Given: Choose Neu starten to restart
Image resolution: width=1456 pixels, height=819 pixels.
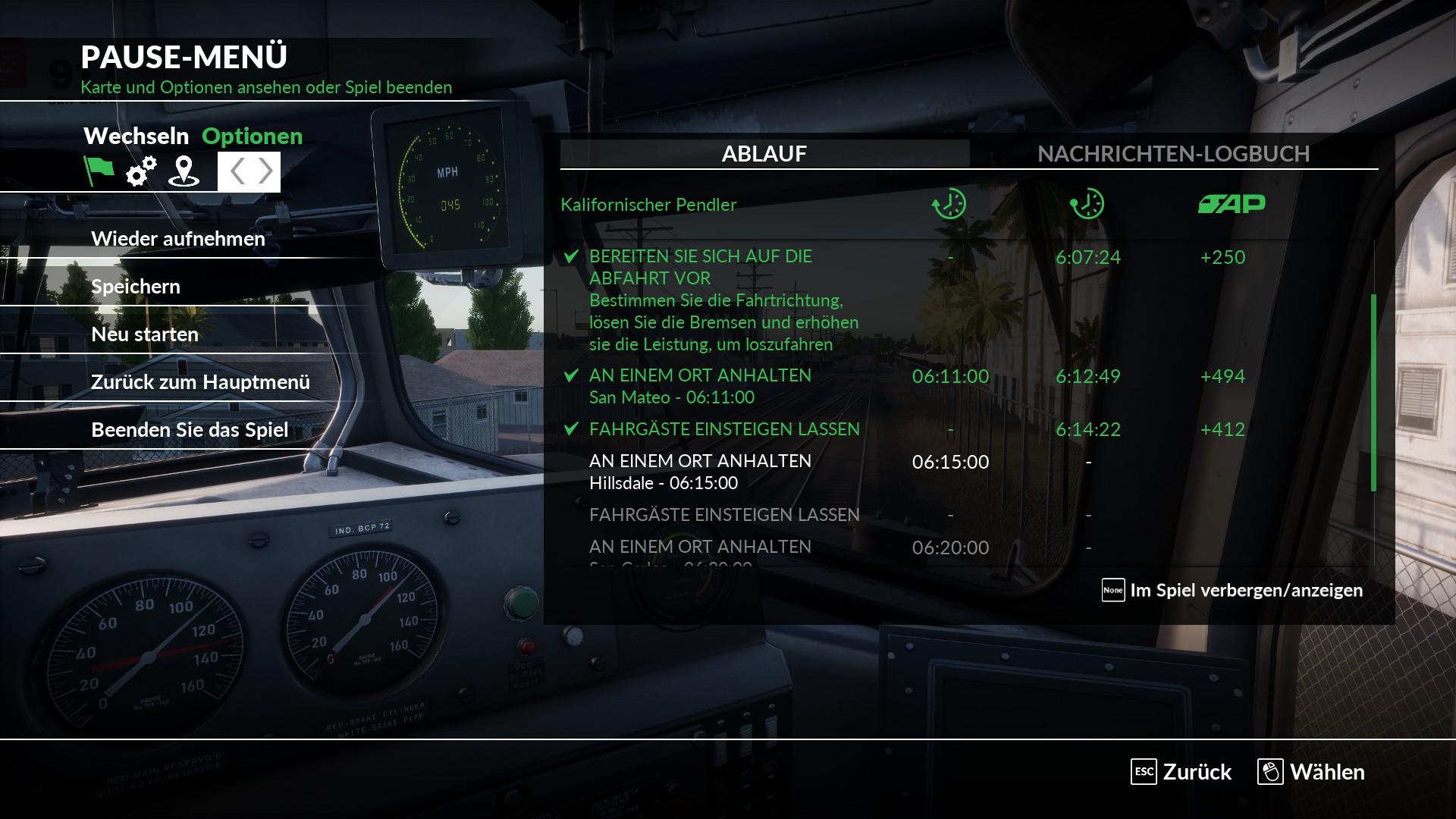Looking at the screenshot, I should tap(145, 334).
